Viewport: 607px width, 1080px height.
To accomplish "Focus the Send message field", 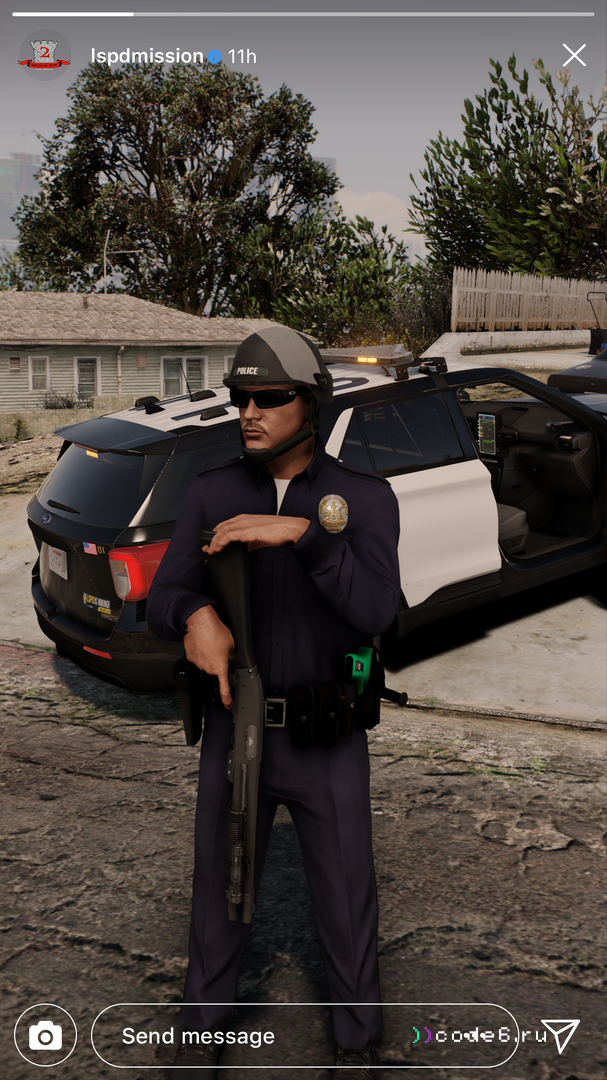I will pyautogui.click(x=260, y=1036).
